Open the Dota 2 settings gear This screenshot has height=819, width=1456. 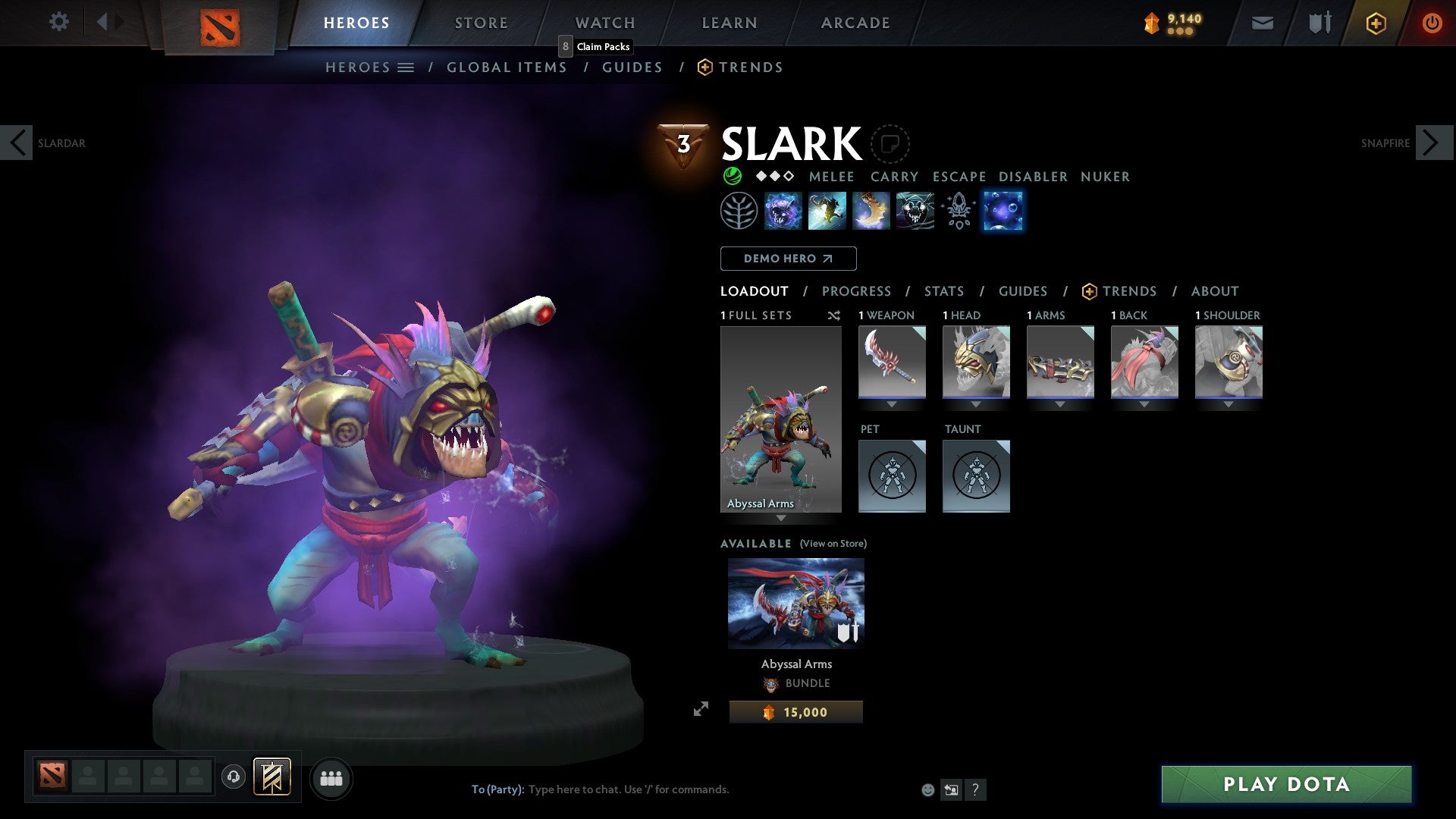[58, 22]
